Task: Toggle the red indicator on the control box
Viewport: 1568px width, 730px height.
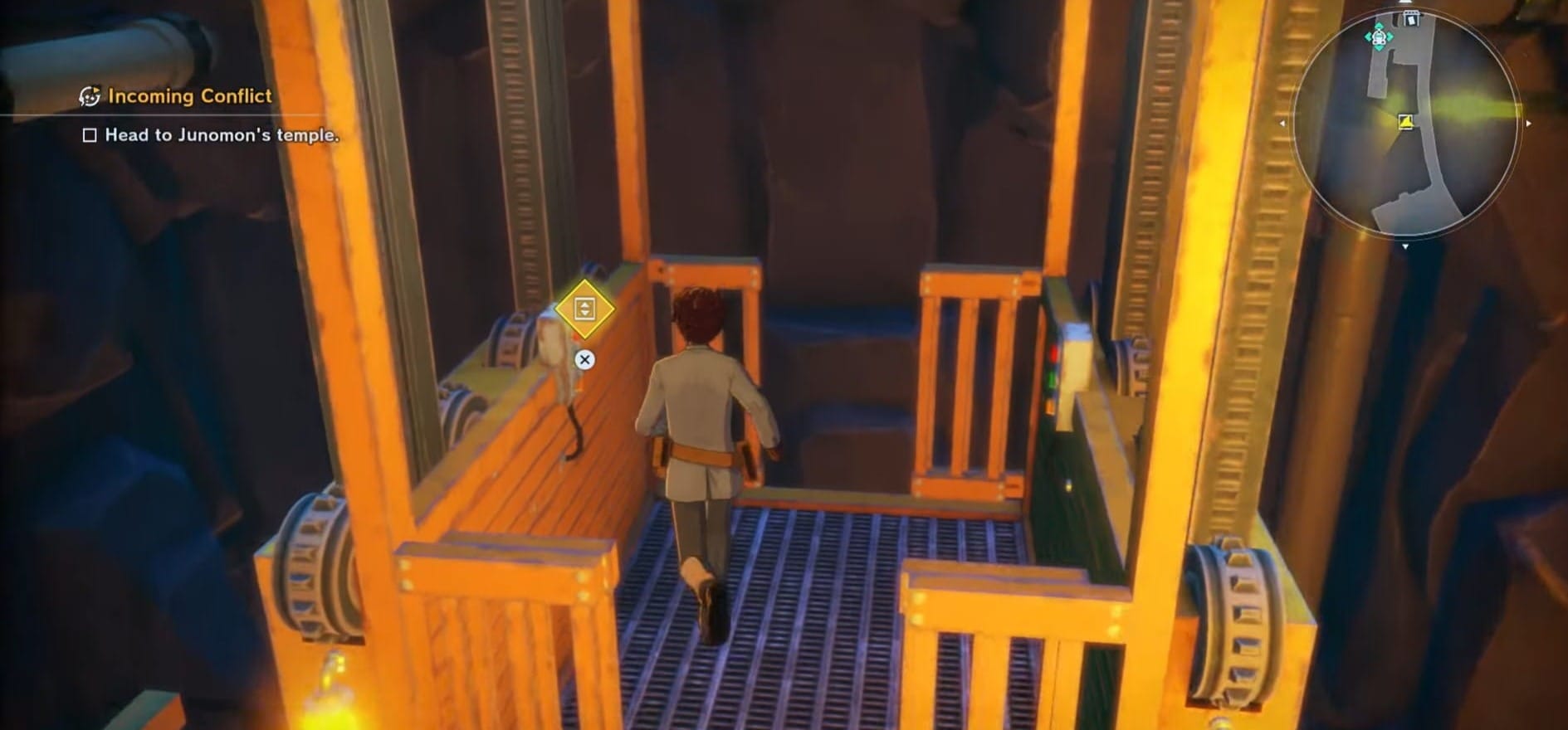Action: click(1053, 353)
